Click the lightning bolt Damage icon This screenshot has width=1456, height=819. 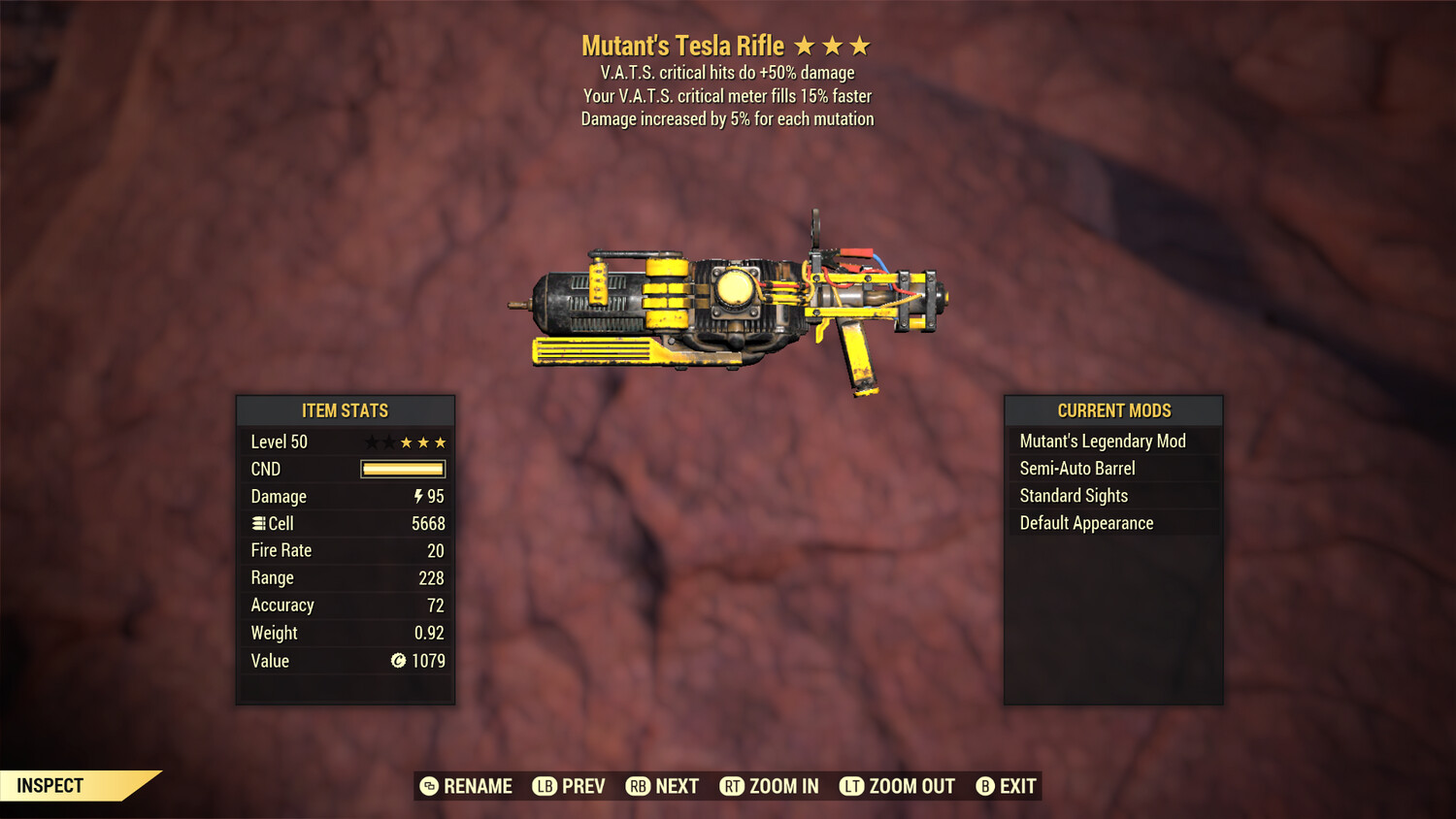pyautogui.click(x=416, y=496)
